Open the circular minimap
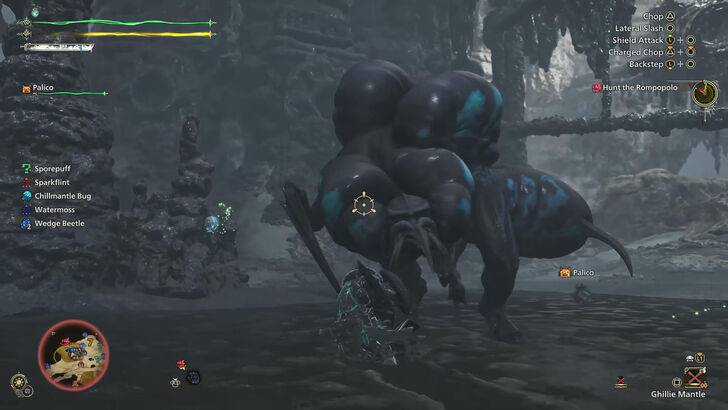728x410 pixels. (x=73, y=354)
